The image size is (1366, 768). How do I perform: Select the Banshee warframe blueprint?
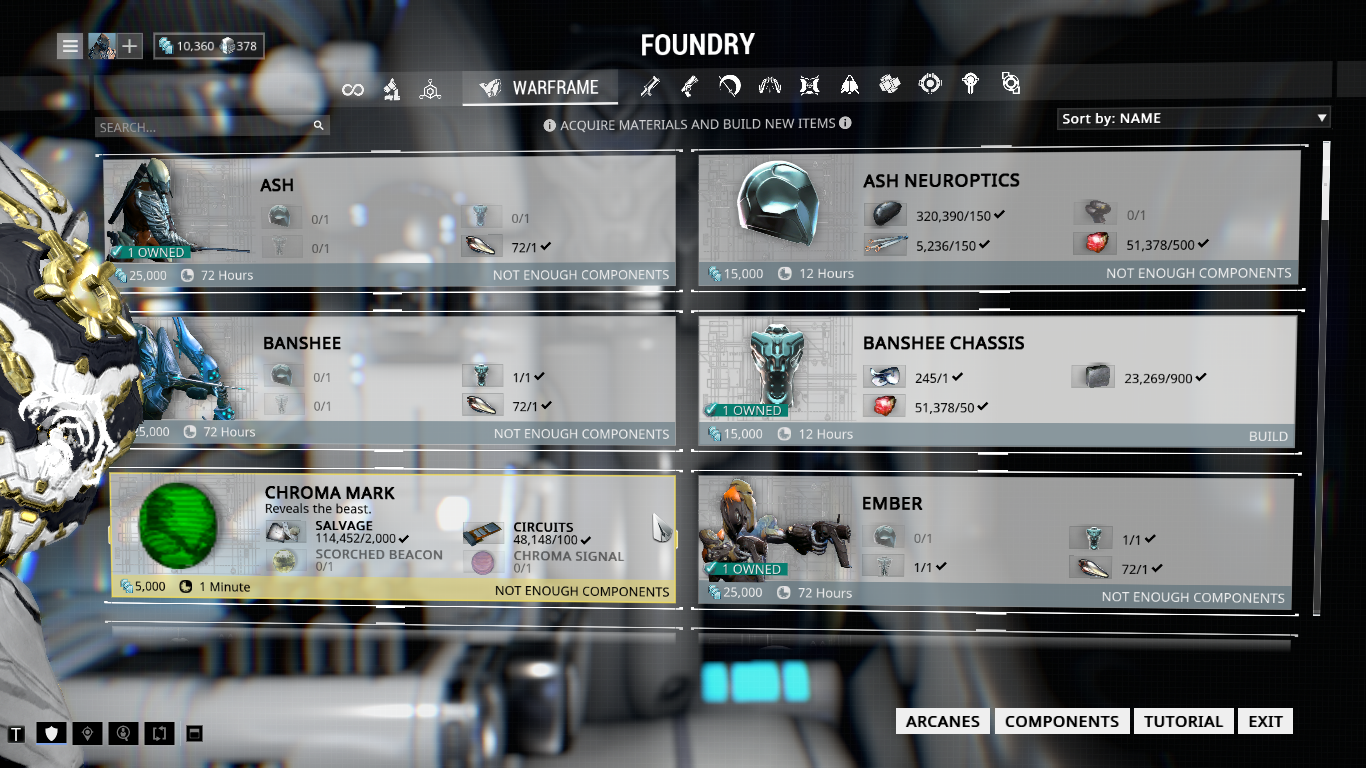tap(390, 380)
